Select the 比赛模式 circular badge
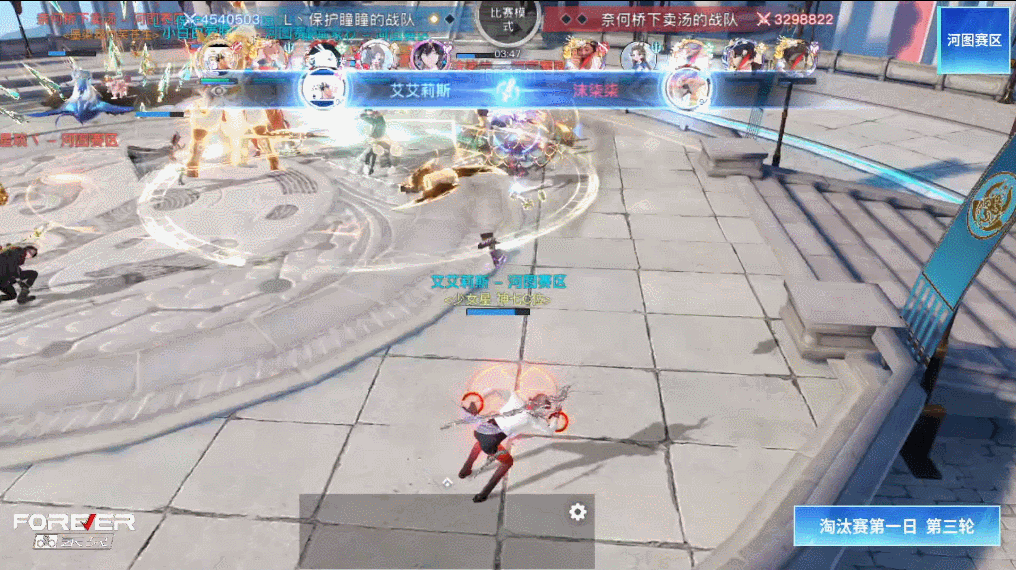Screen dimensions: 1016x570 point(509,20)
